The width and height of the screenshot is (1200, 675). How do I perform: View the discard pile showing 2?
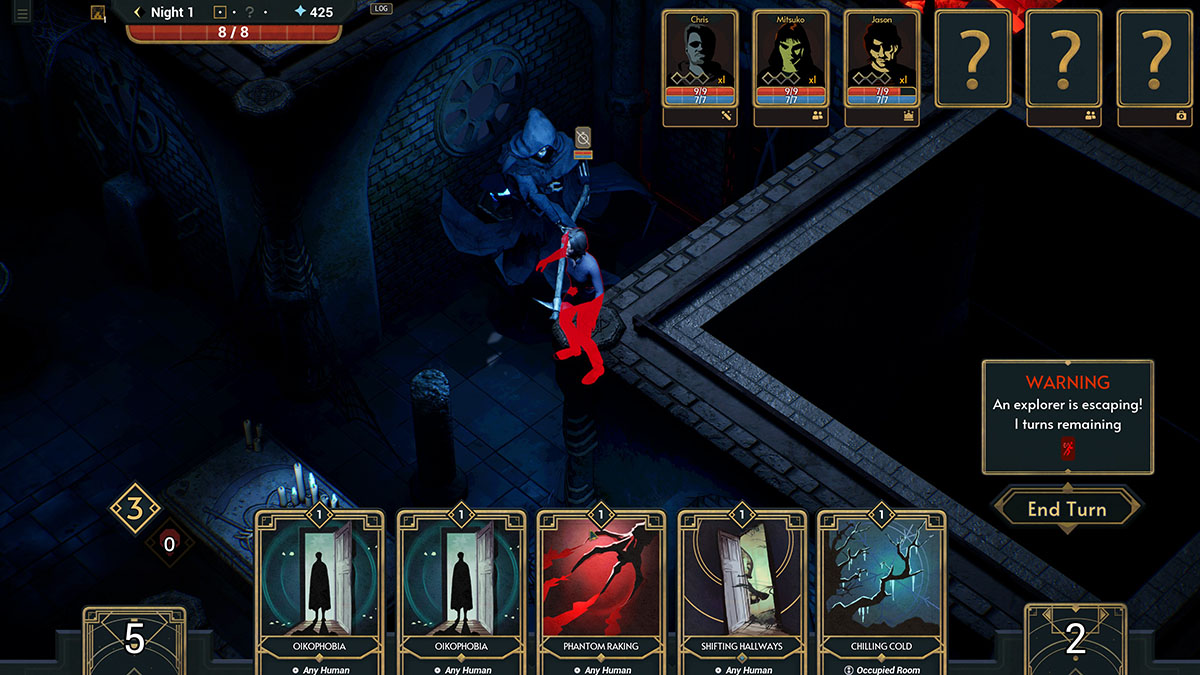(1075, 638)
